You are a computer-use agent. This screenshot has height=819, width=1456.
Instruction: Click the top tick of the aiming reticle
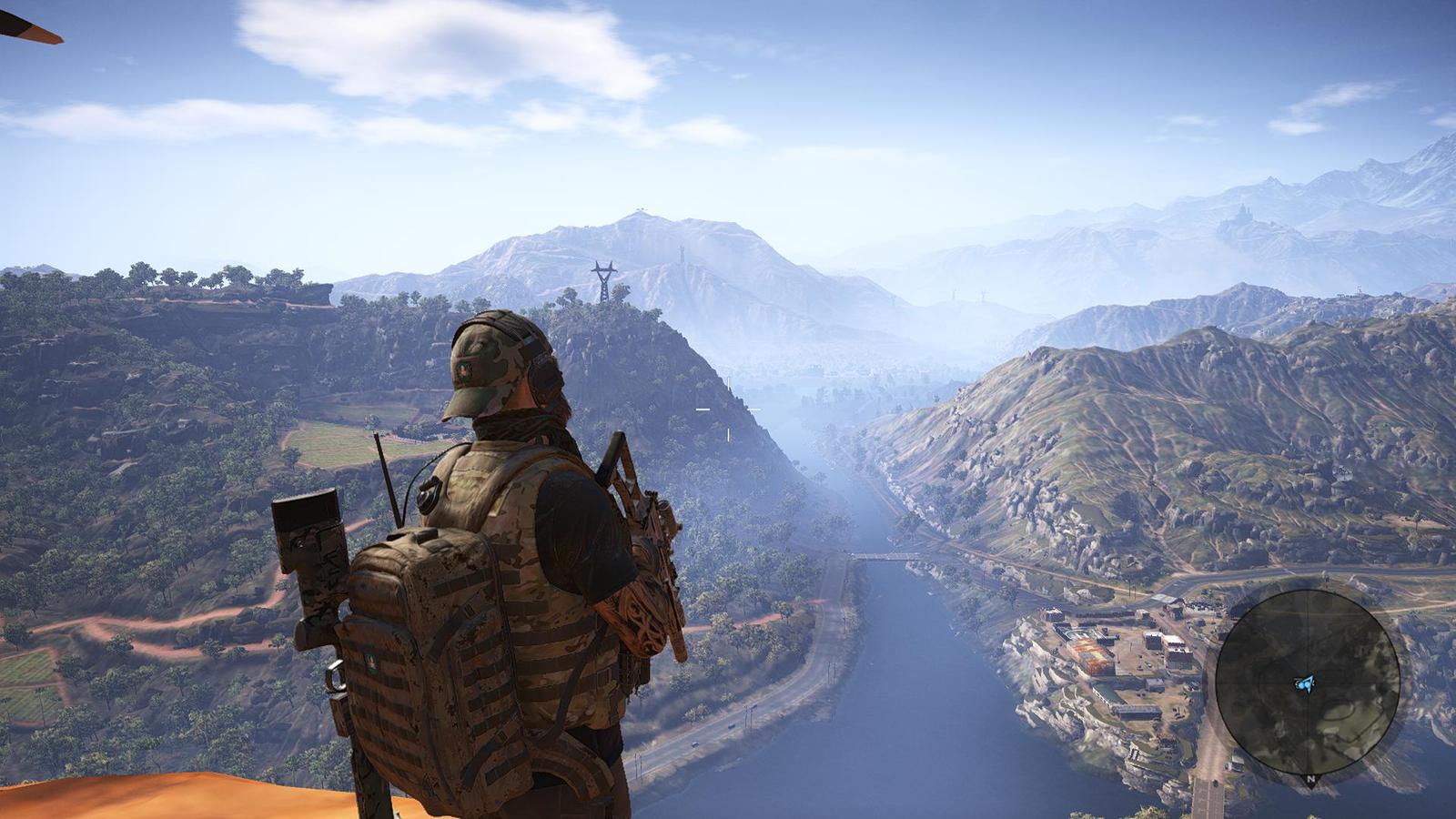(x=728, y=383)
